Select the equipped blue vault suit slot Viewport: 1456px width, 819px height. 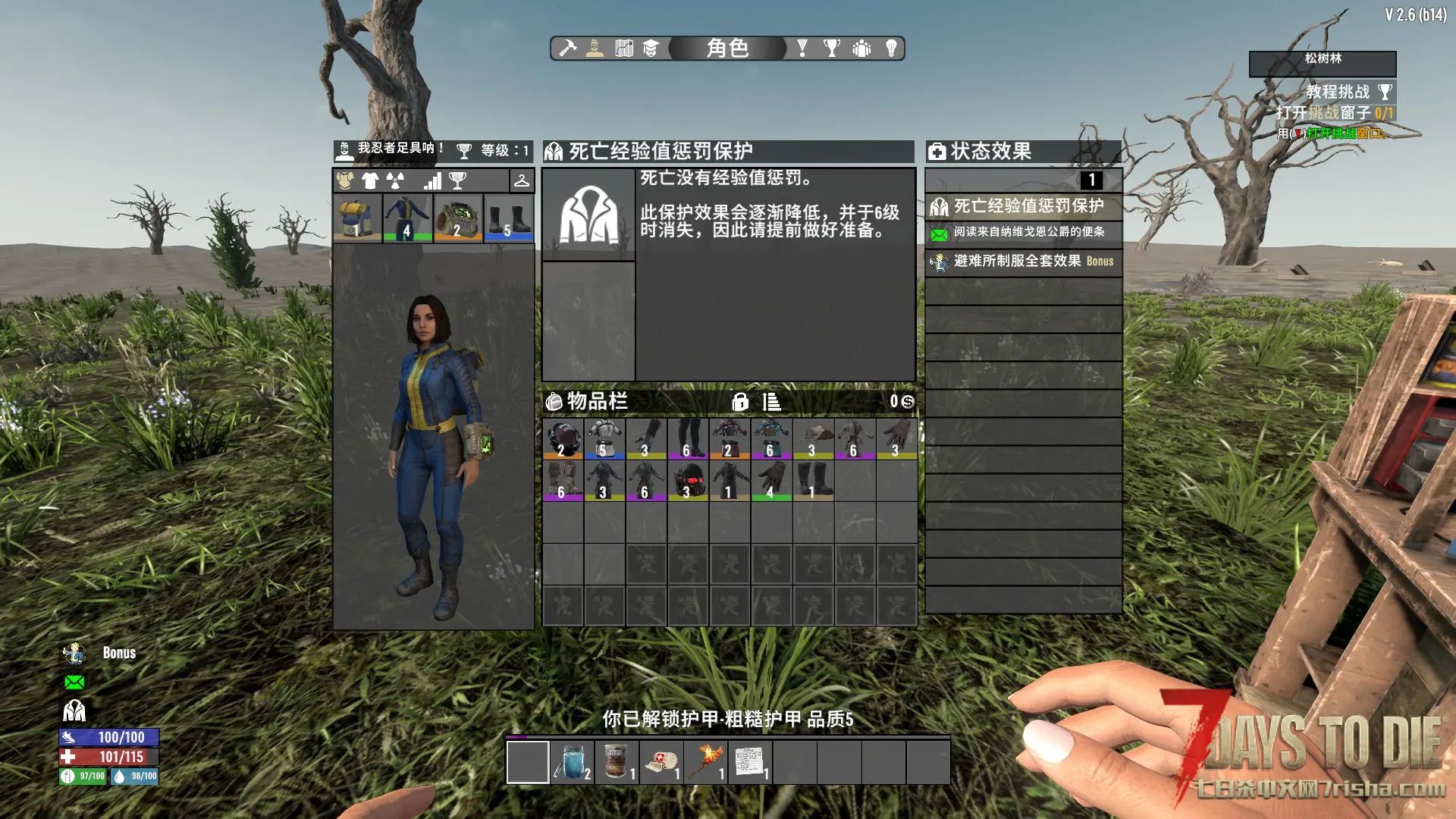(x=407, y=218)
